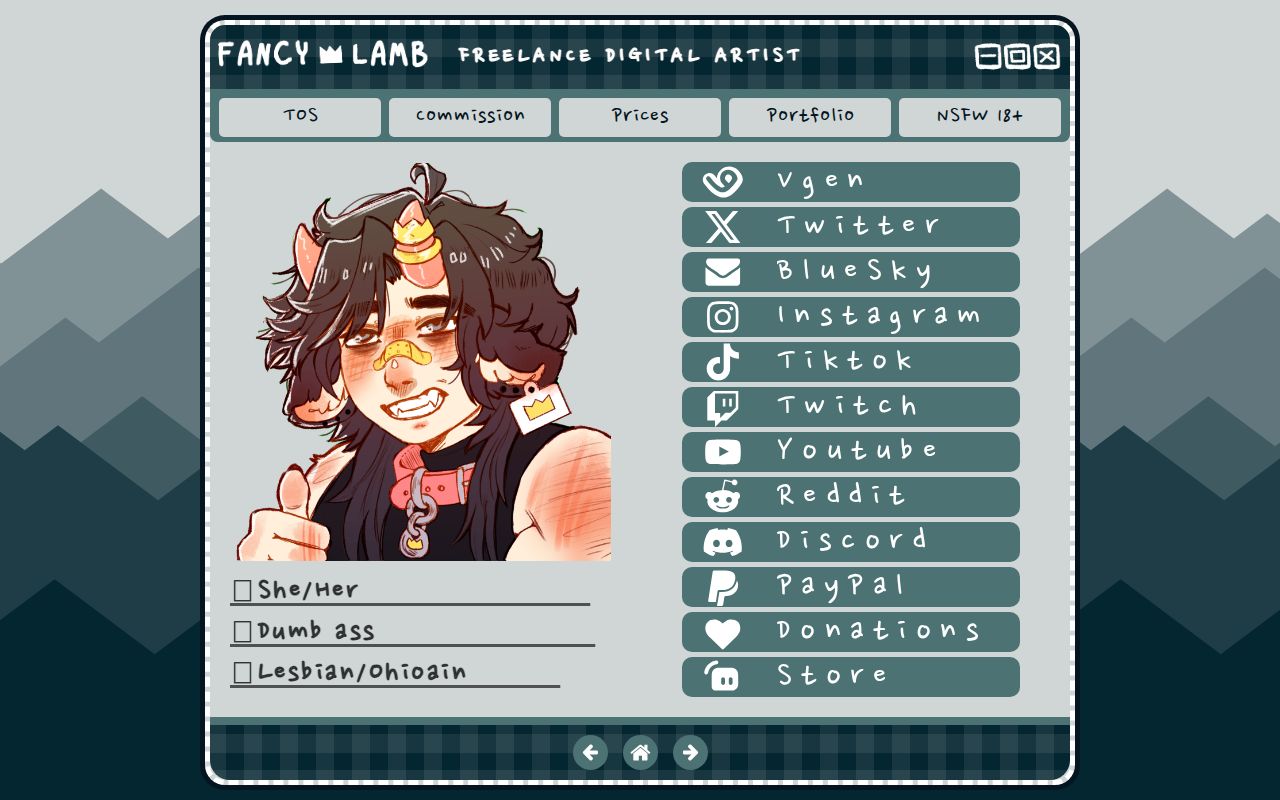Screen dimensions: 1280x800
Task: Tap the Tiktok note icon
Action: (x=723, y=361)
